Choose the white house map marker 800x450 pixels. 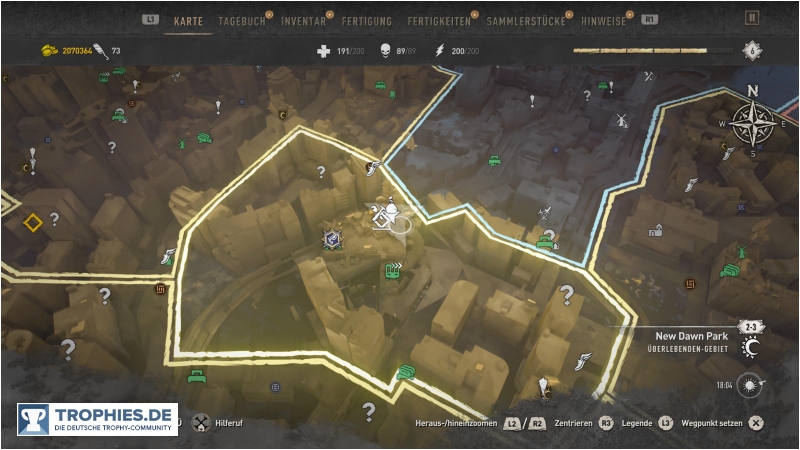655,230
